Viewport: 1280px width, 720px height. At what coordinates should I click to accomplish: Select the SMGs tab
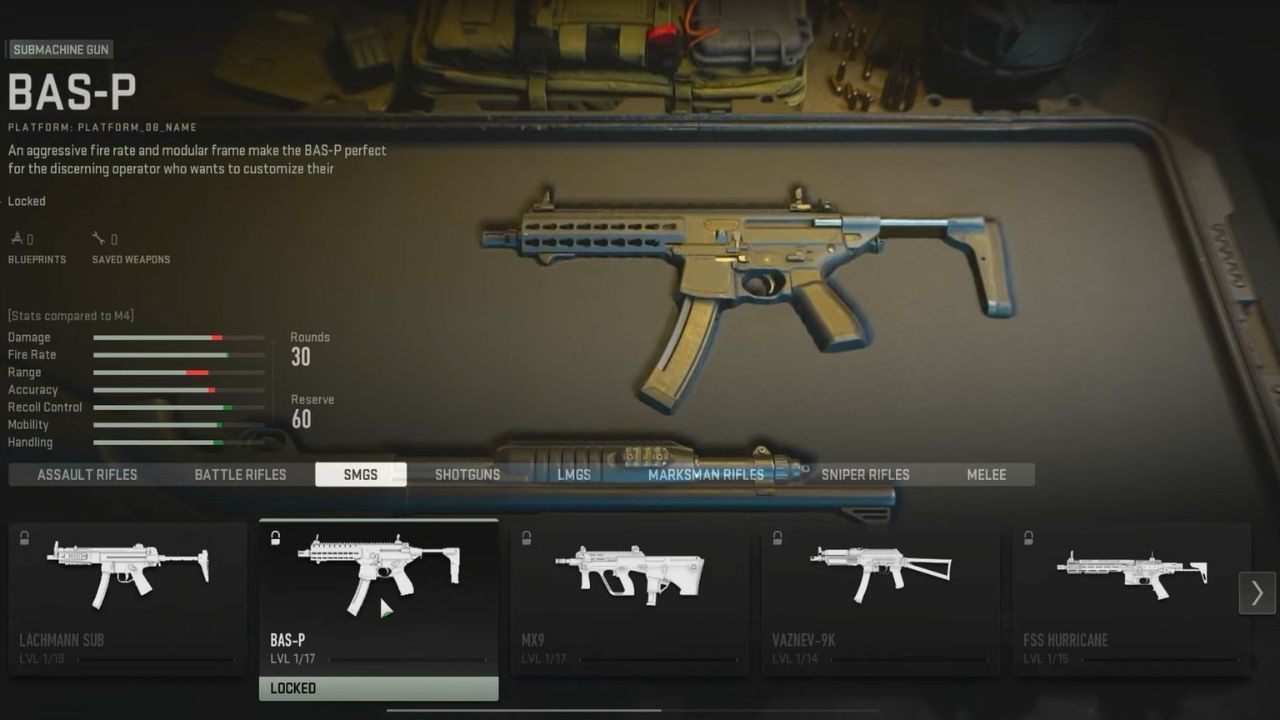pyautogui.click(x=360, y=474)
